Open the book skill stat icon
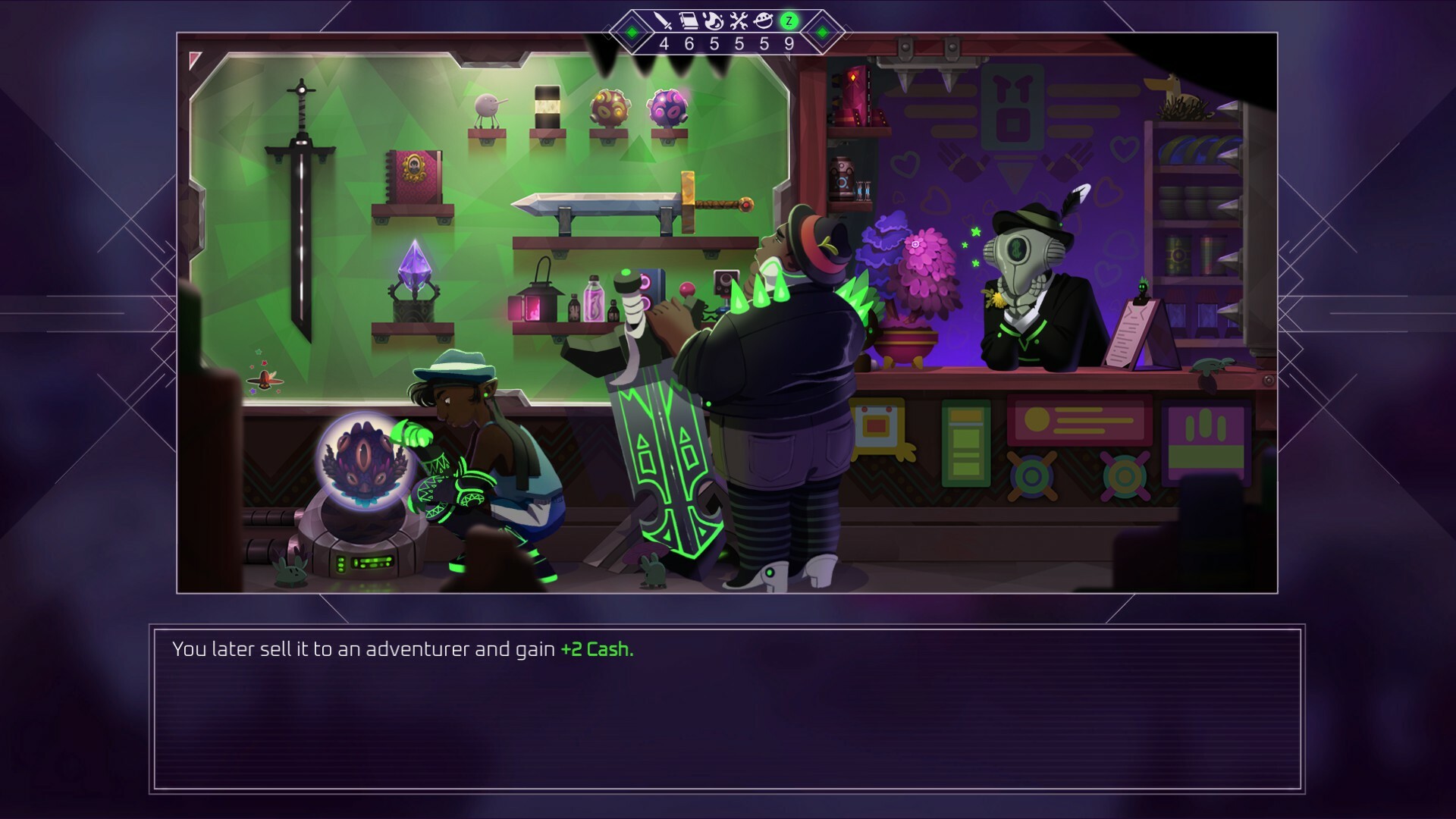Screen dimensions: 1456x819 click(689, 21)
